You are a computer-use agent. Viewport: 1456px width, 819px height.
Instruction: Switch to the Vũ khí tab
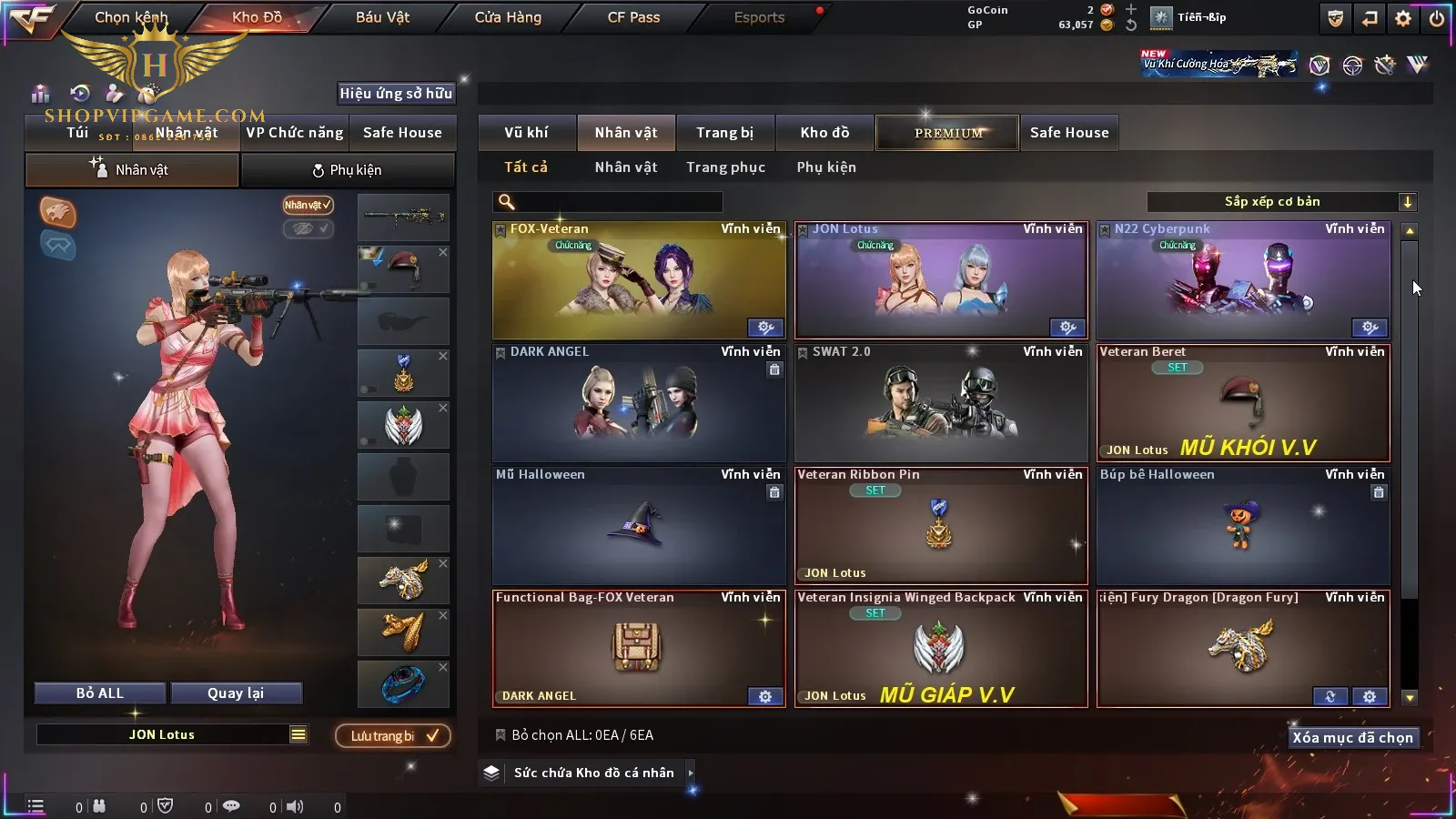coord(526,133)
